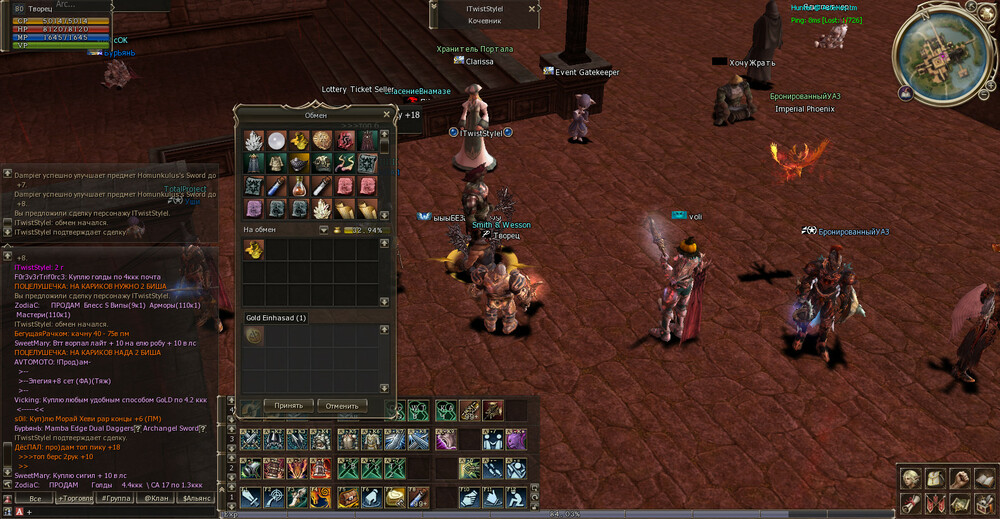Trigger the F12 sit action slot
1000x519 pixels.
[517, 495]
